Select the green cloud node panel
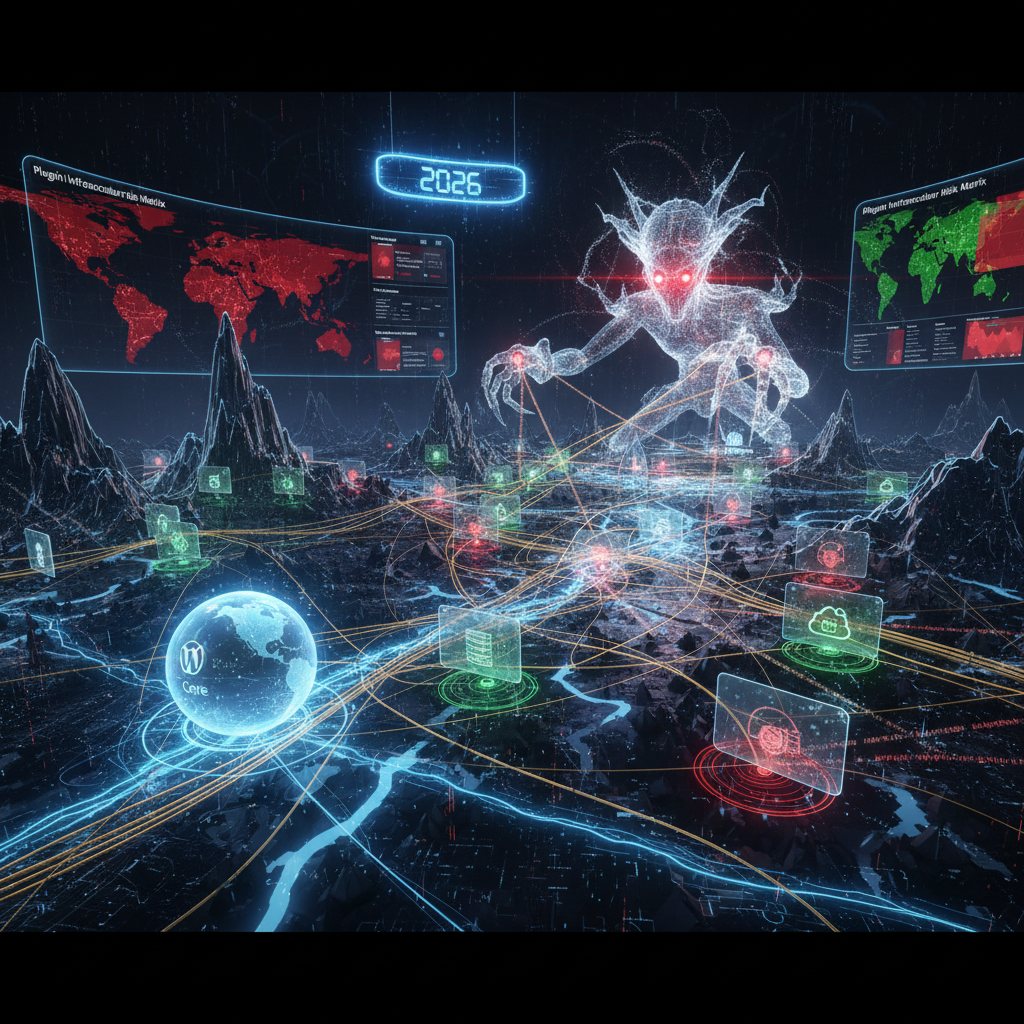The image size is (1024, 1024). (832, 620)
